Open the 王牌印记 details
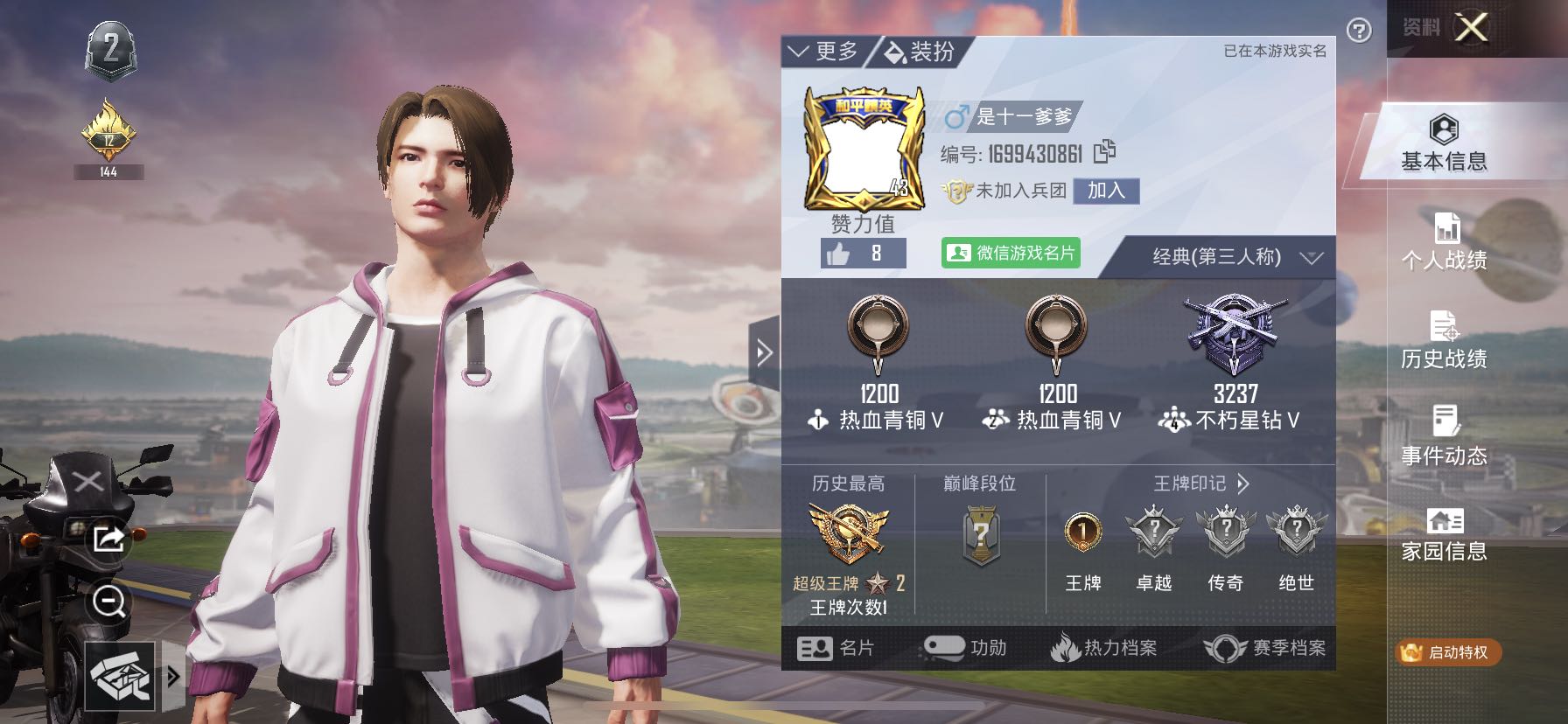 (1201, 484)
